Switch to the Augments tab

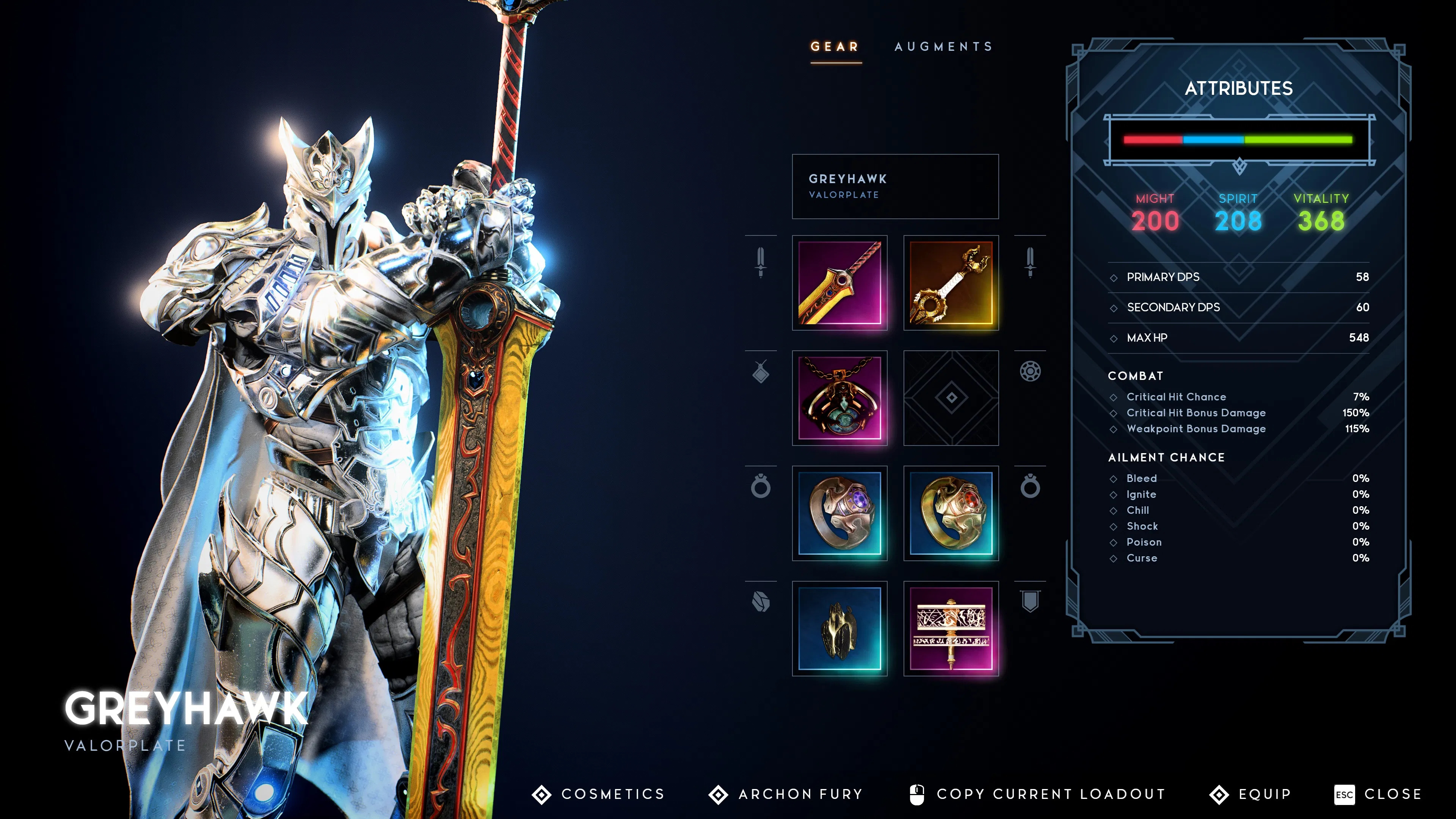tap(943, 46)
